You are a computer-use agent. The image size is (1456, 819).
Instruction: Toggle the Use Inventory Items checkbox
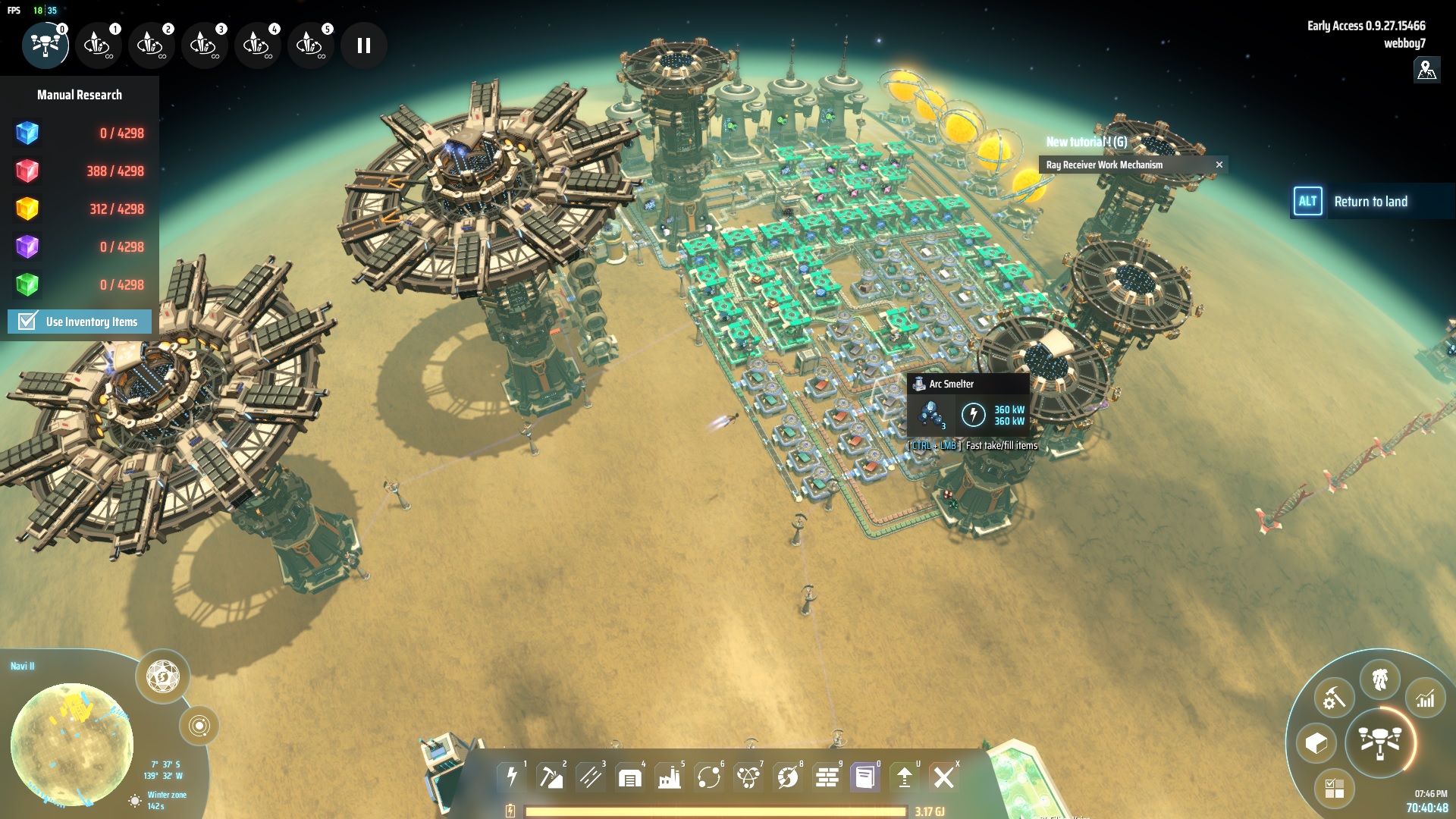28,322
